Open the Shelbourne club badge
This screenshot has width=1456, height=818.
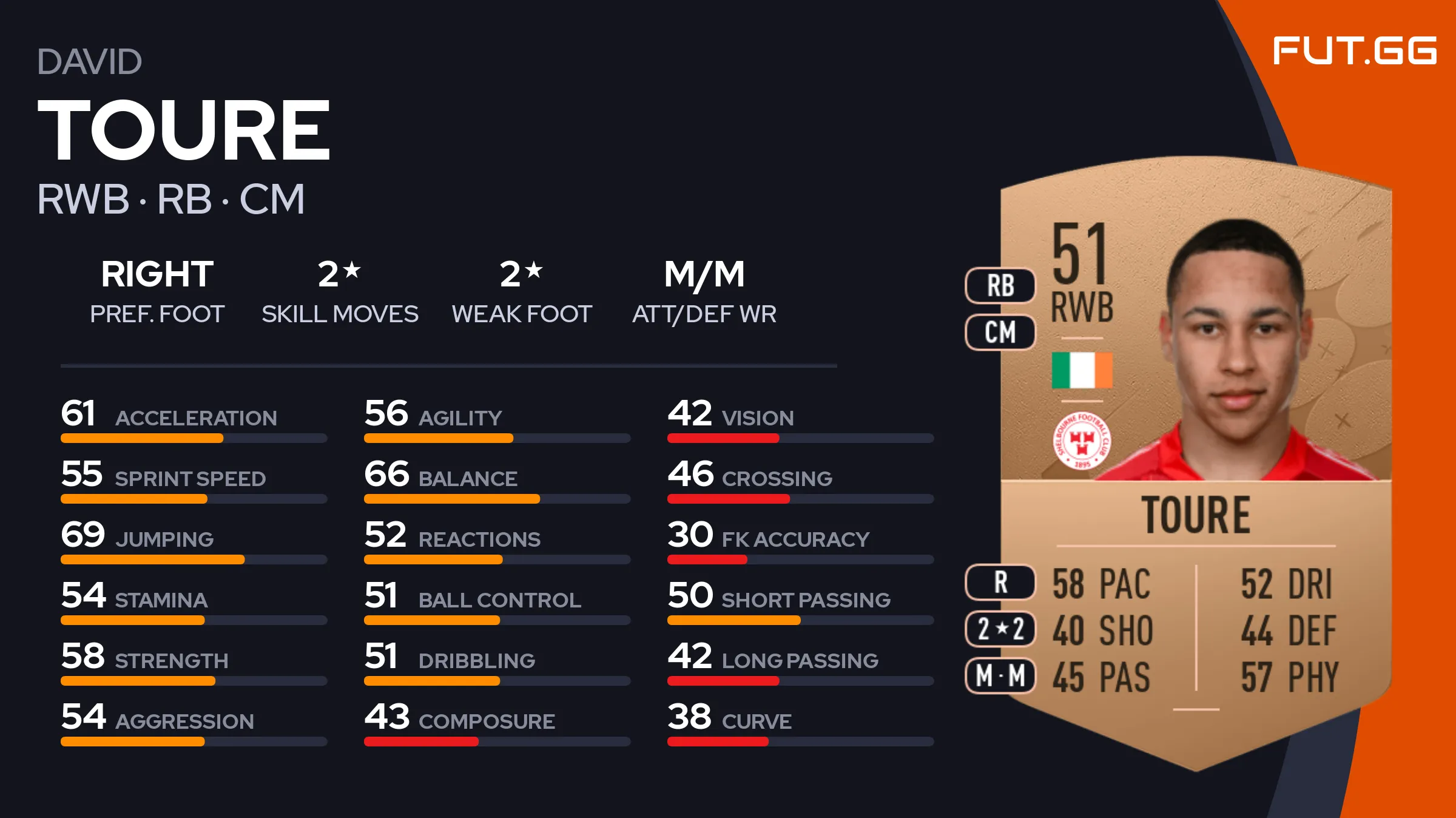click(1082, 441)
